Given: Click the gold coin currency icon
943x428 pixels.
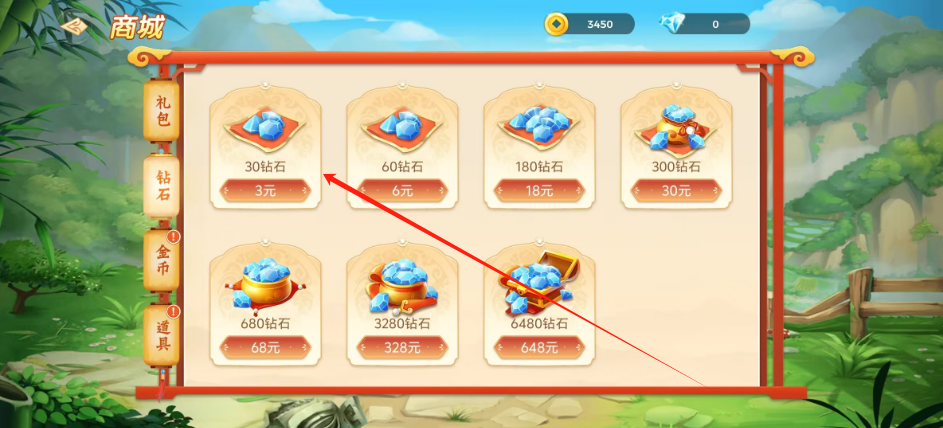Looking at the screenshot, I should coord(556,24).
